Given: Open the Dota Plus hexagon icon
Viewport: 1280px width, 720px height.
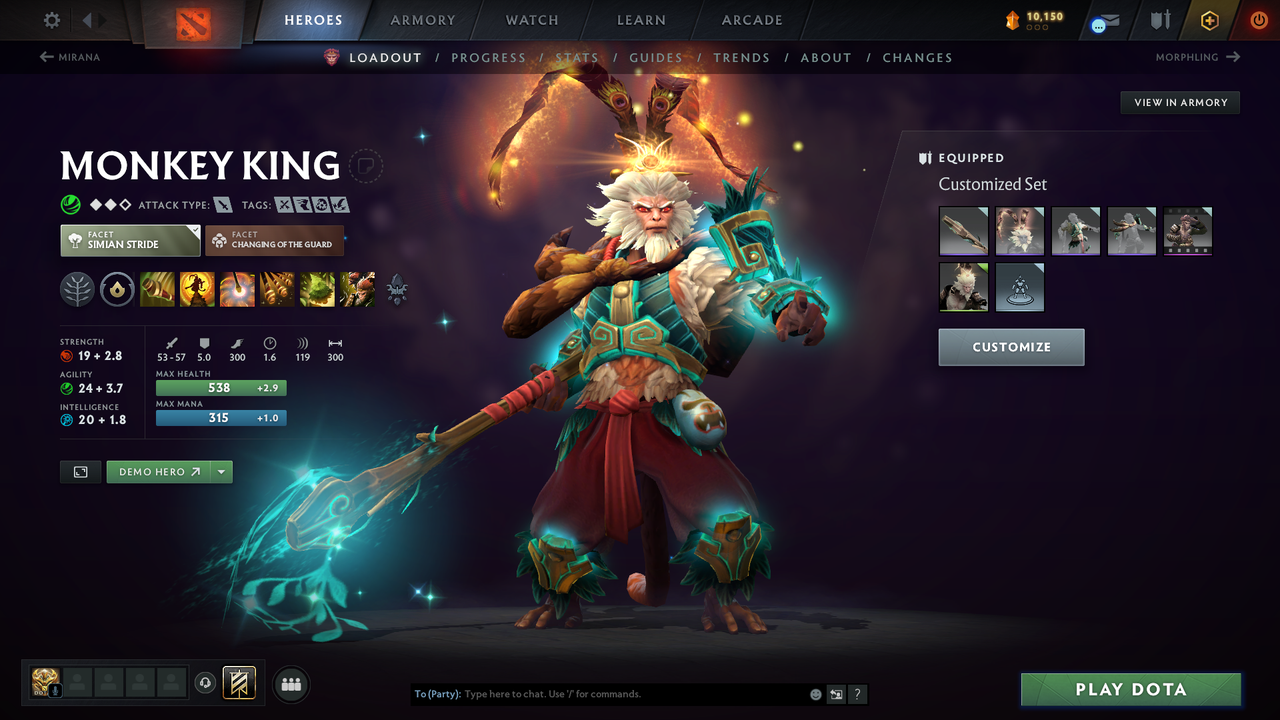Looking at the screenshot, I should click(x=1210, y=20).
